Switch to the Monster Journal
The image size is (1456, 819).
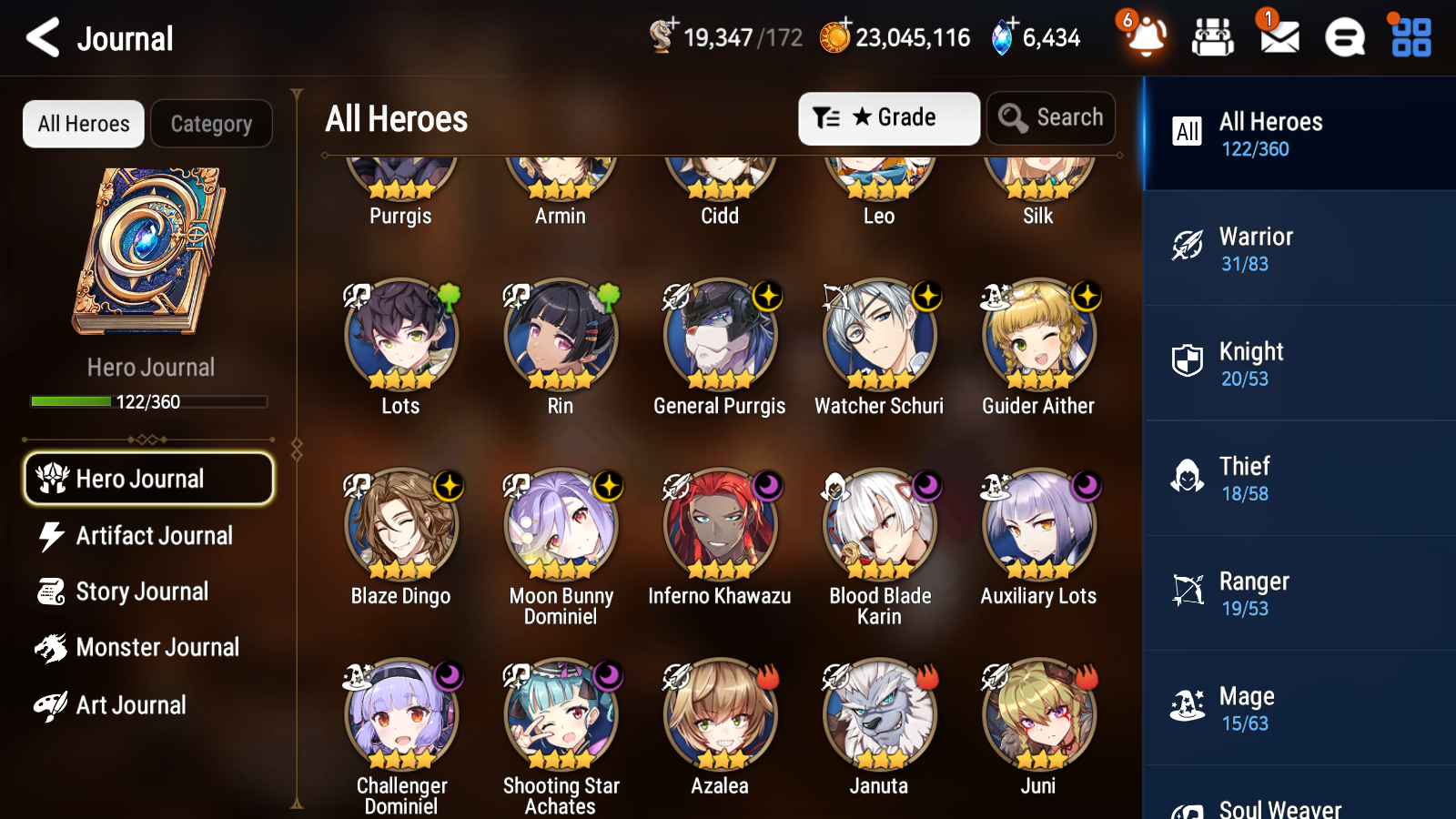pos(148,647)
